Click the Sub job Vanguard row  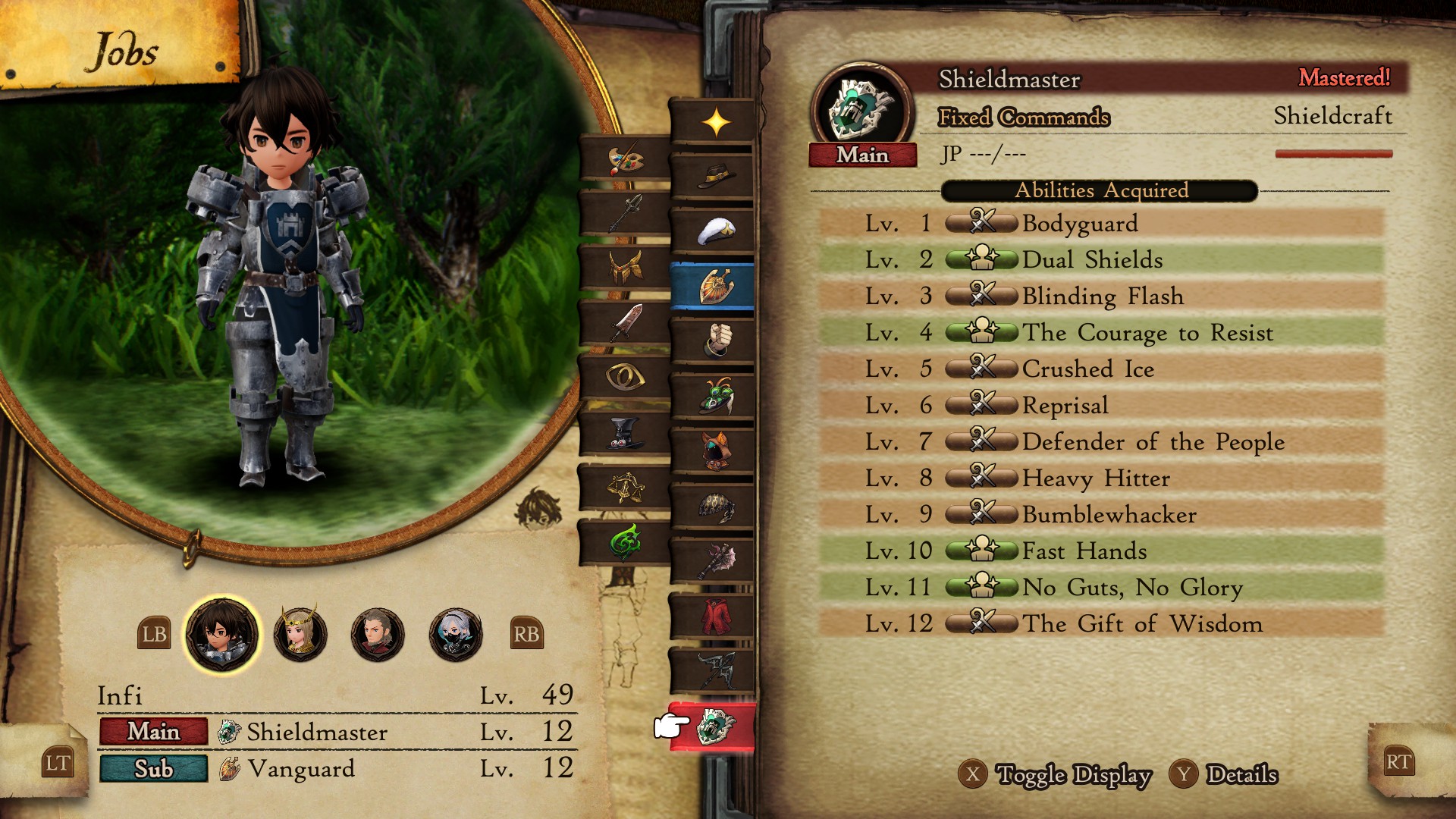click(x=337, y=768)
